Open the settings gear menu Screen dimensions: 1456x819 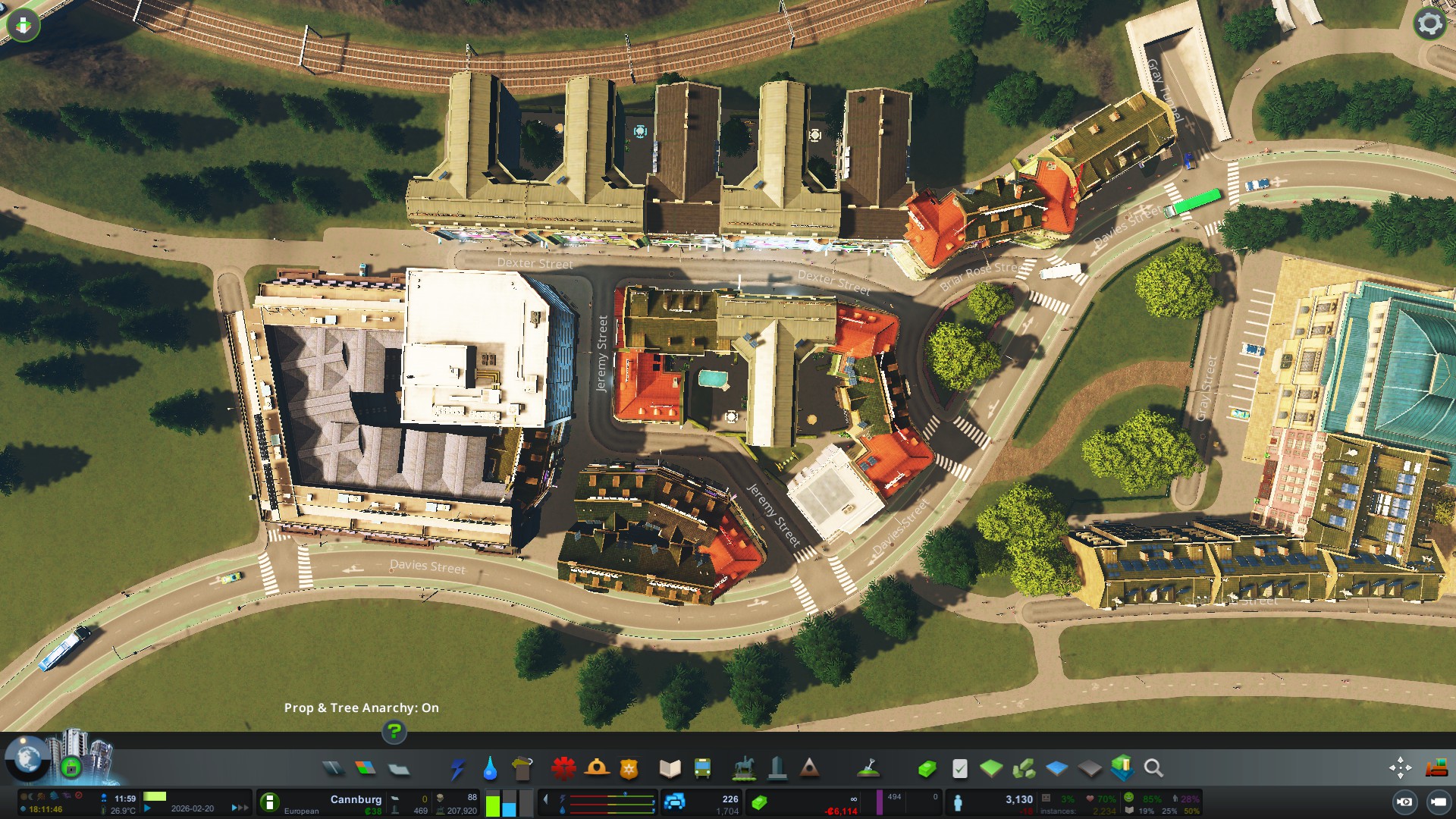click(x=1429, y=24)
